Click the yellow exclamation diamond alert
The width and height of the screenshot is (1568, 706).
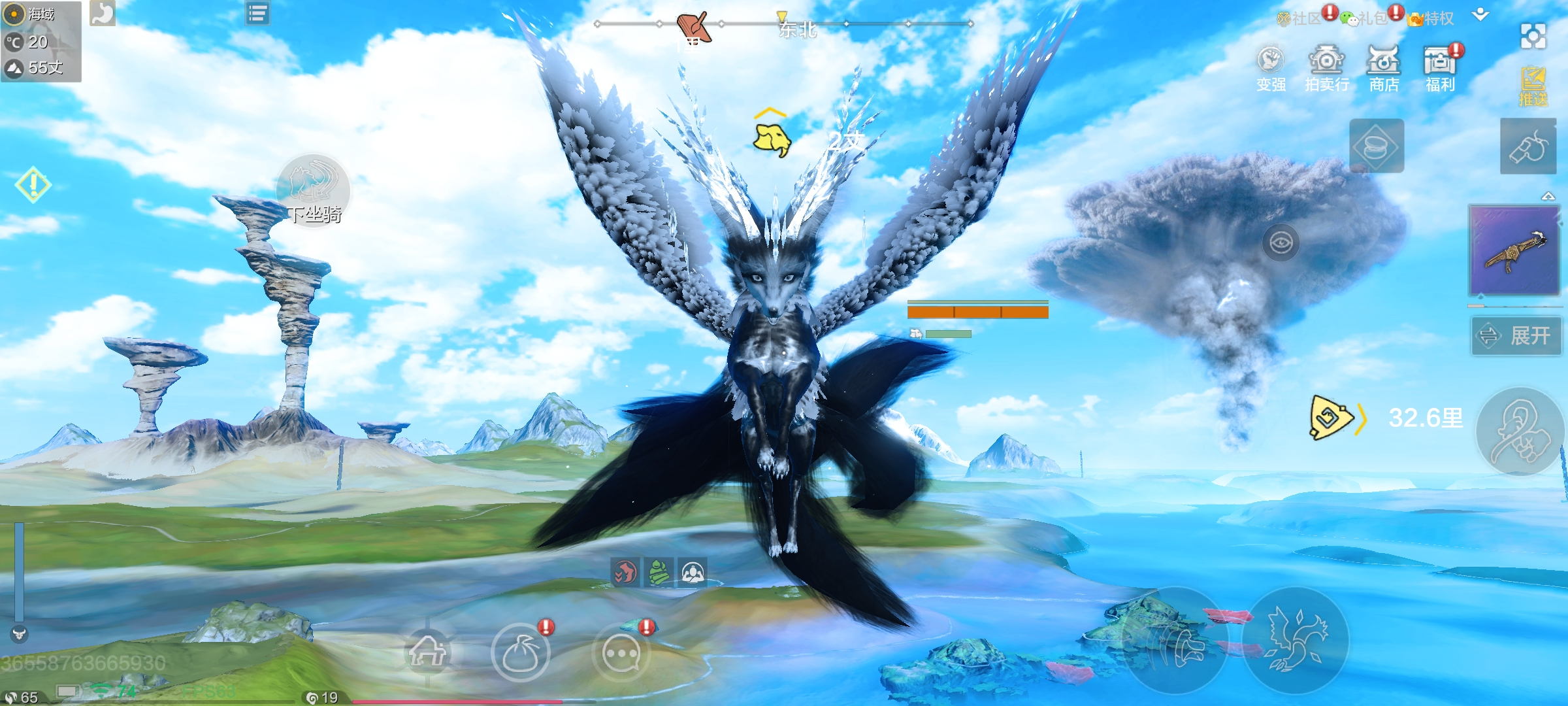click(33, 184)
